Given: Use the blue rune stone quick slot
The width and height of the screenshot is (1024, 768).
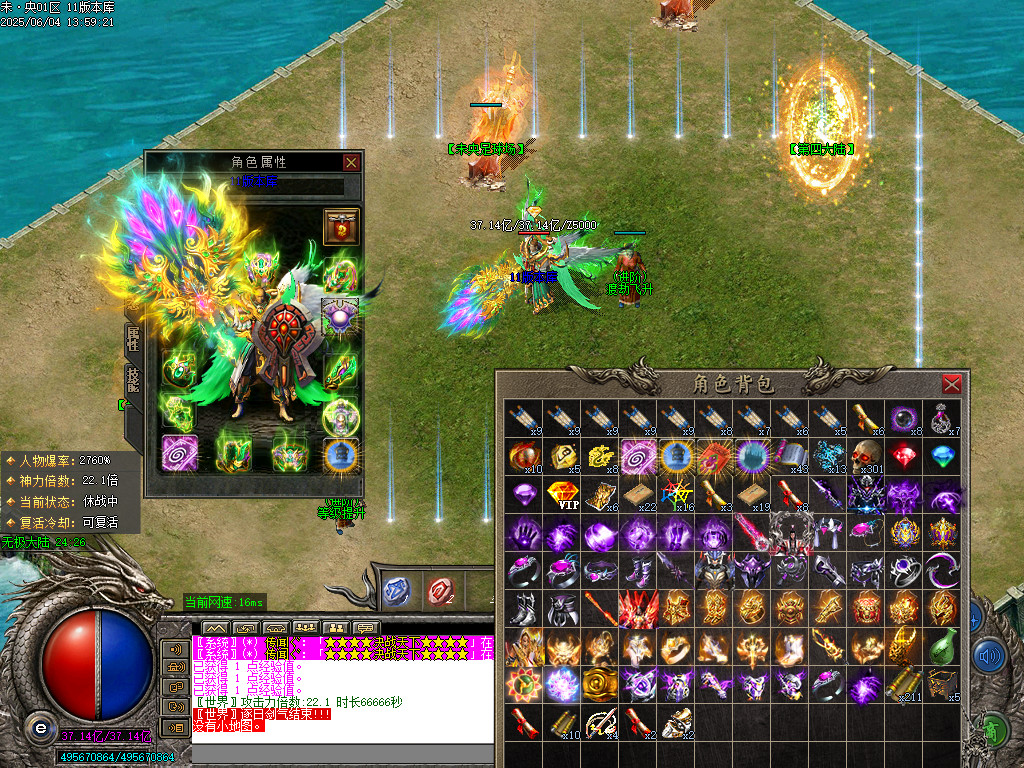Looking at the screenshot, I should (397, 591).
